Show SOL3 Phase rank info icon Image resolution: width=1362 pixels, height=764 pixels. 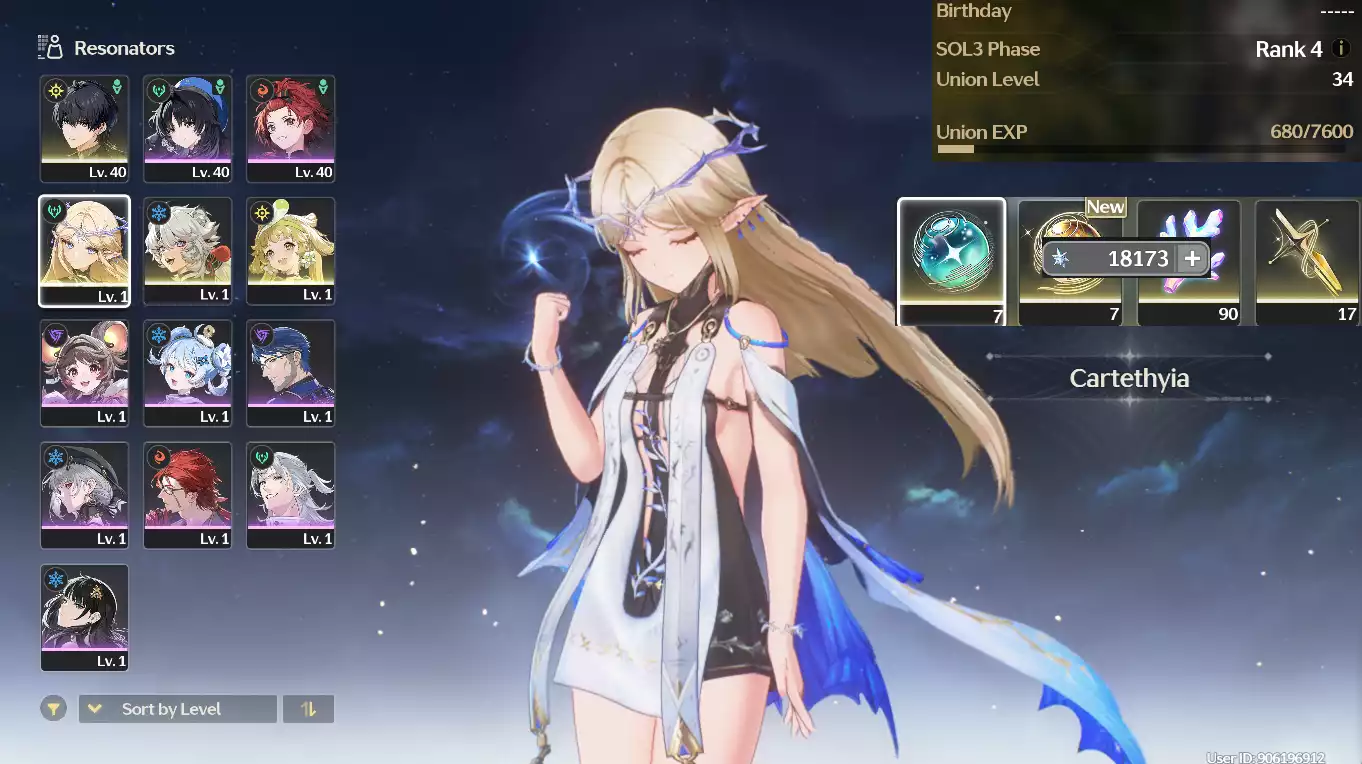click(x=1341, y=49)
